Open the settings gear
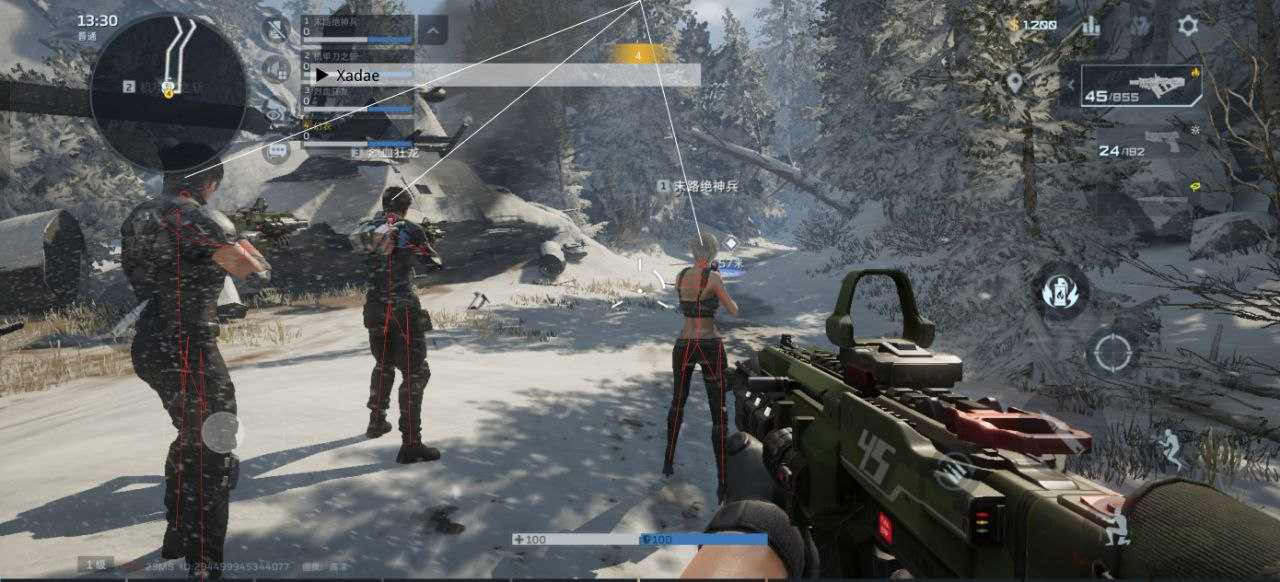The height and width of the screenshot is (582, 1280). click(x=1187, y=26)
